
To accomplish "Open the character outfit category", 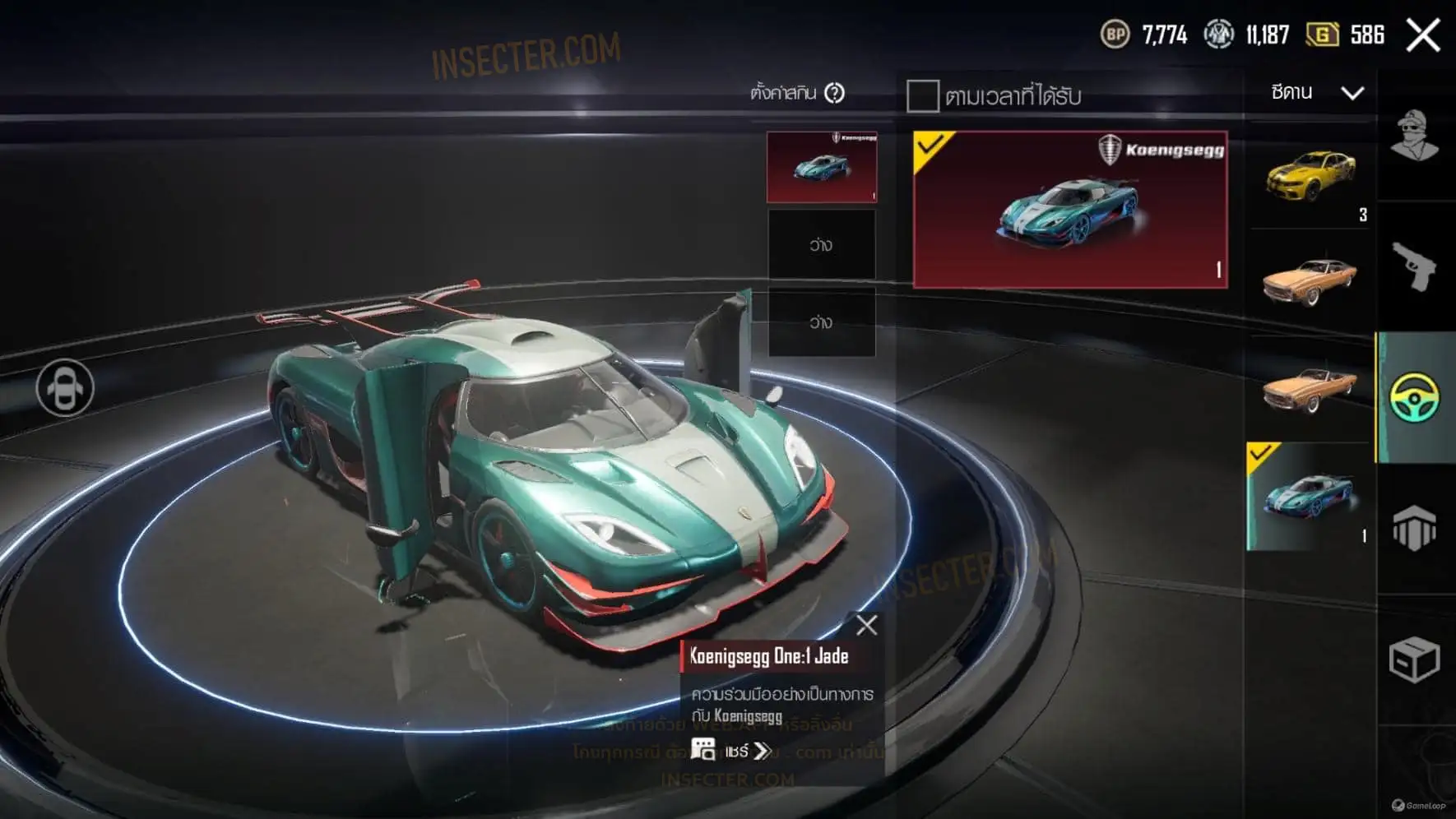I will (x=1414, y=136).
